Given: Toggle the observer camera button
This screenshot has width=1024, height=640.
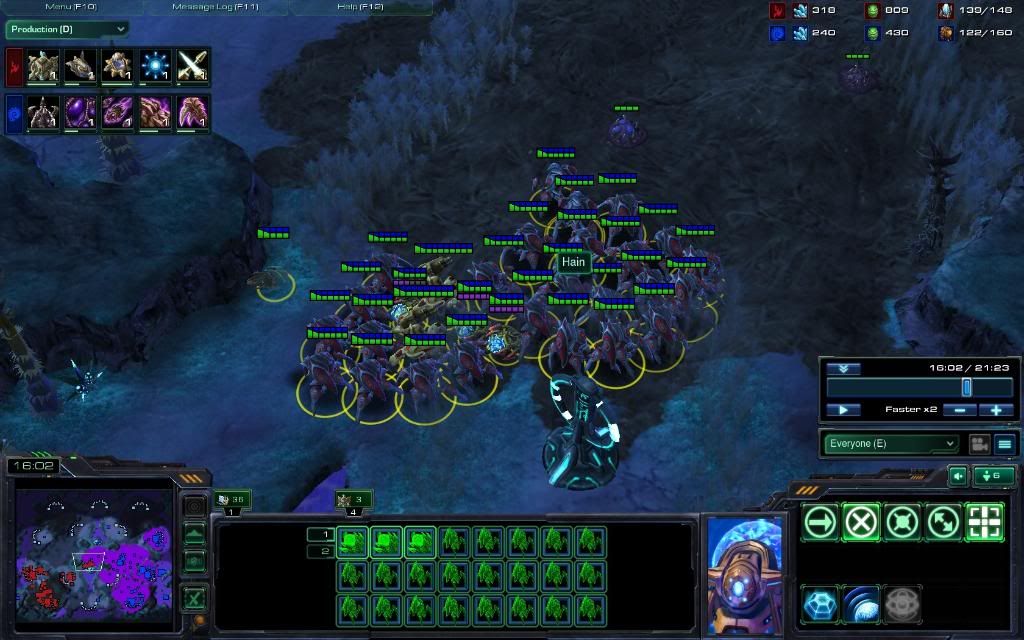Looking at the screenshot, I should [x=979, y=444].
